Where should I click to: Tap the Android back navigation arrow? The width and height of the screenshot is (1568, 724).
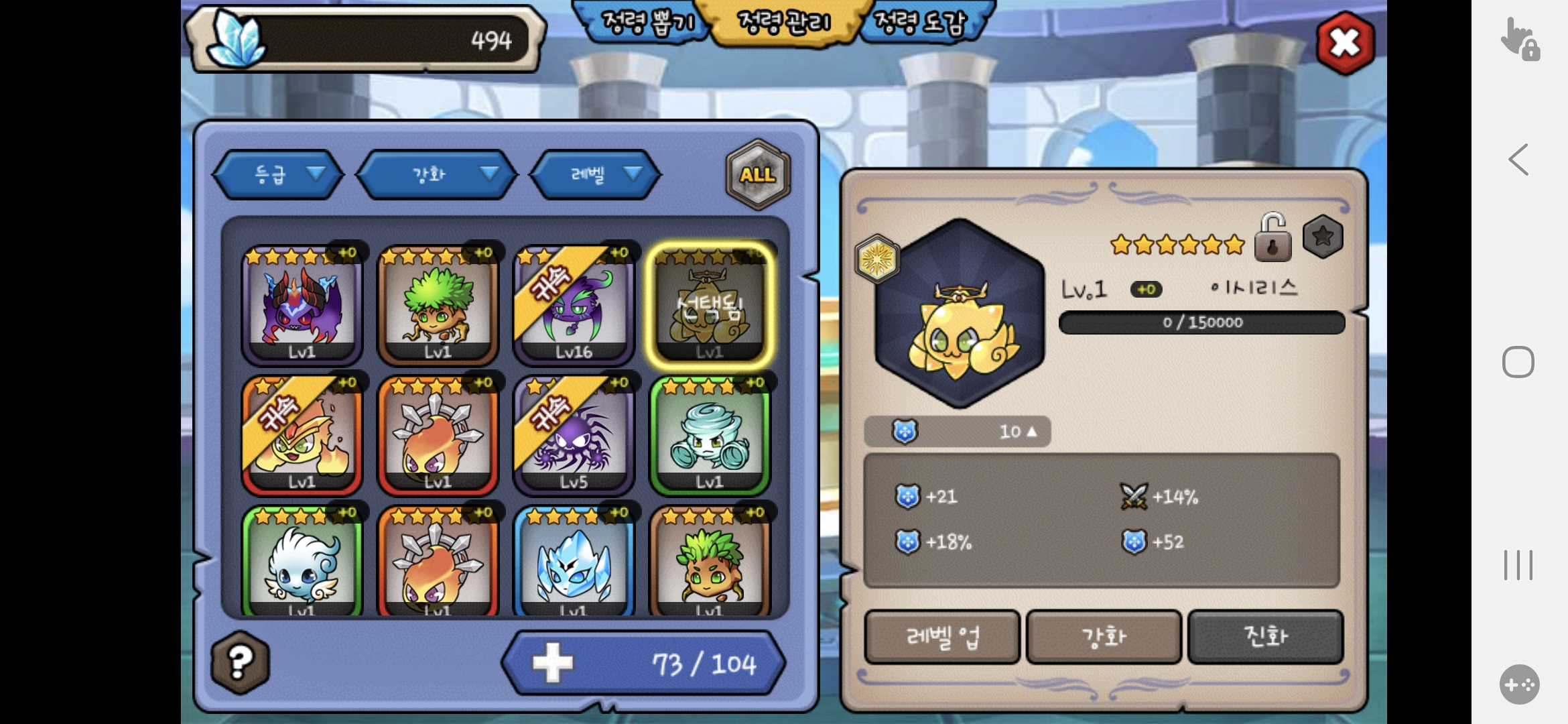pyautogui.click(x=1518, y=160)
